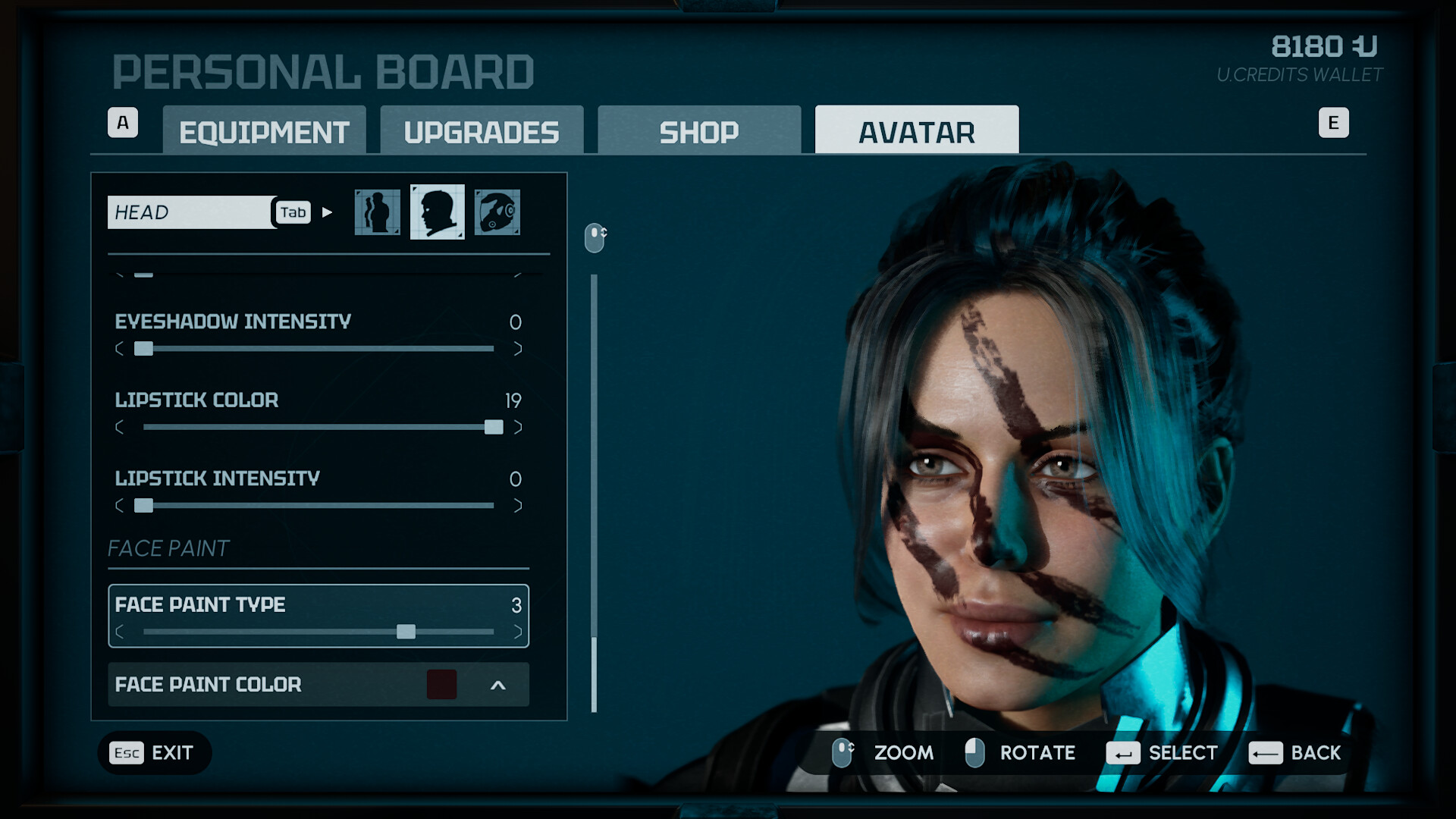Click the Lipstick Intensity slider track
Image resolution: width=1456 pixels, height=819 pixels.
pos(318,506)
